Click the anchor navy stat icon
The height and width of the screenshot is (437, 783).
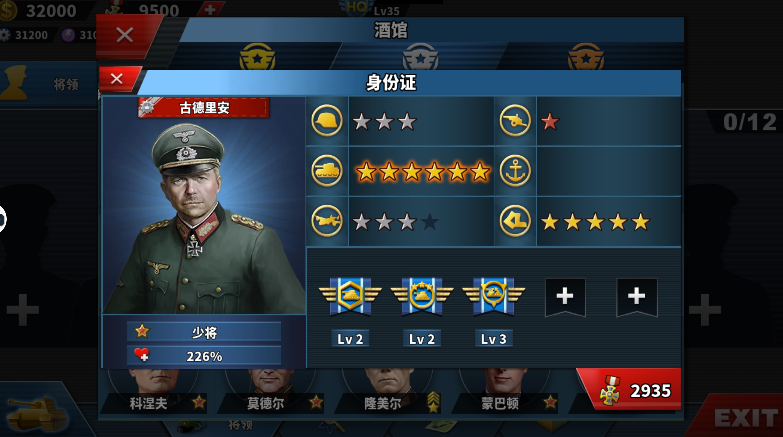516,171
